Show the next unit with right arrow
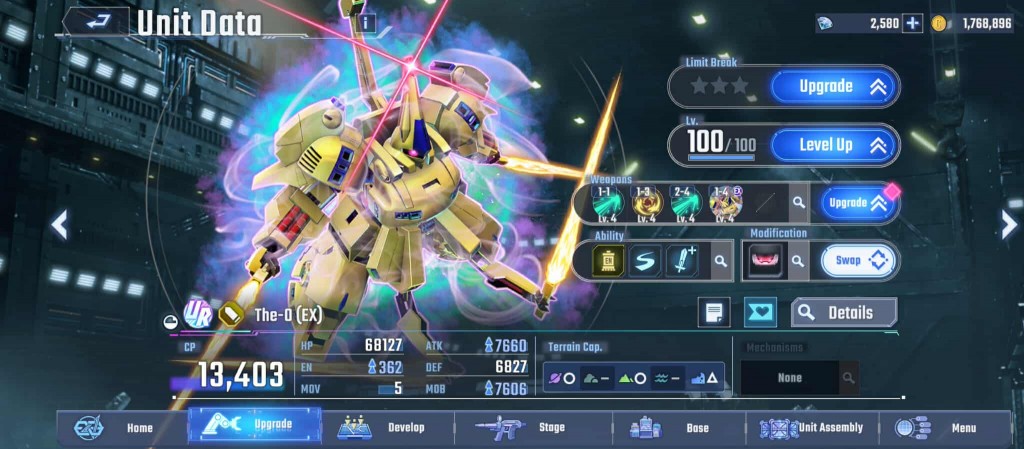This screenshot has height=449, width=1024. (1009, 225)
